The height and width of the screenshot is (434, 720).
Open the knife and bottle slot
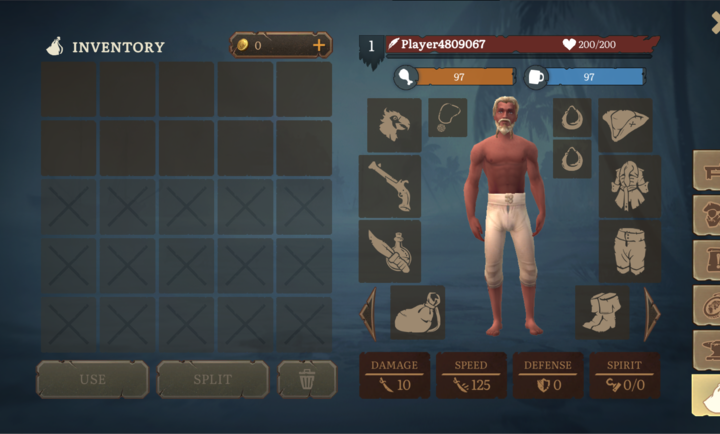[390, 251]
